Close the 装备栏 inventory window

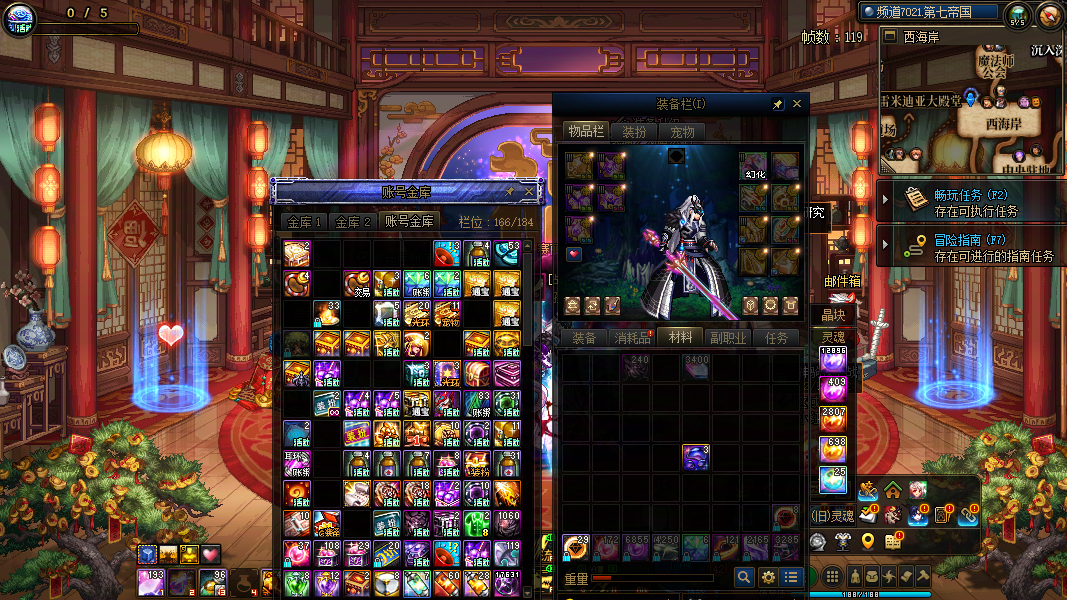coord(797,104)
